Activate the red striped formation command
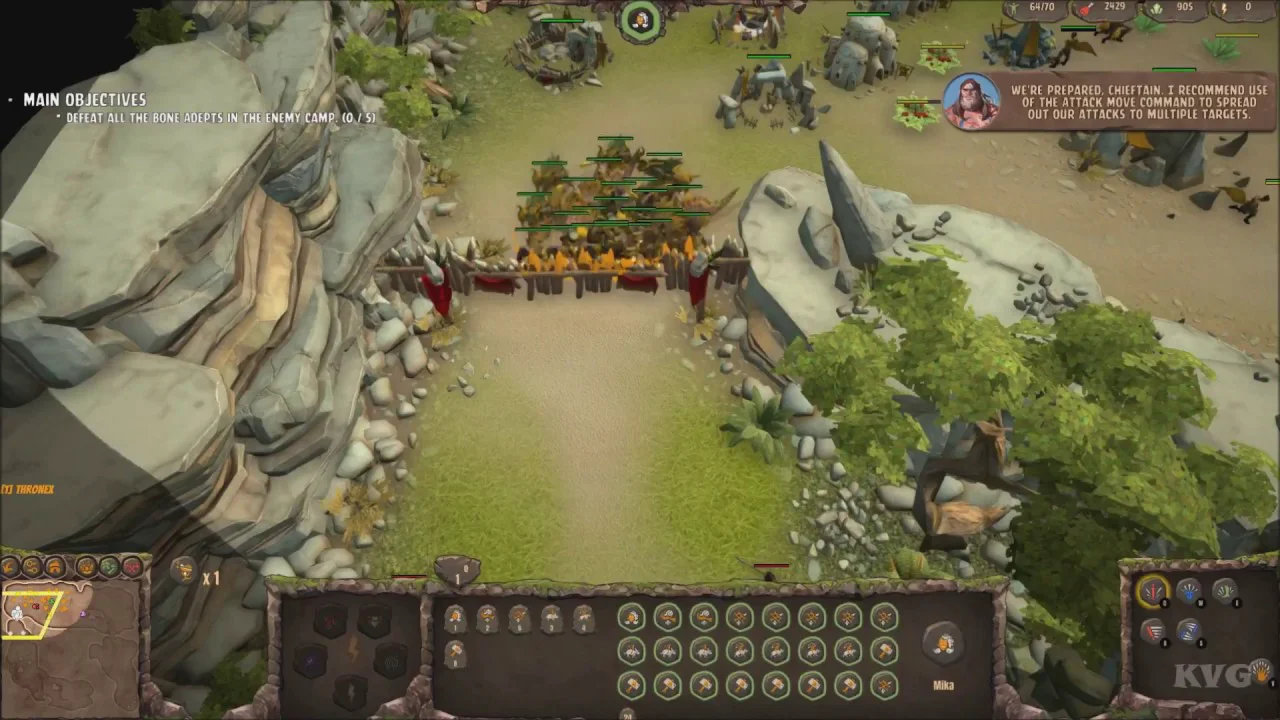This screenshot has width=1280, height=720. (1153, 630)
